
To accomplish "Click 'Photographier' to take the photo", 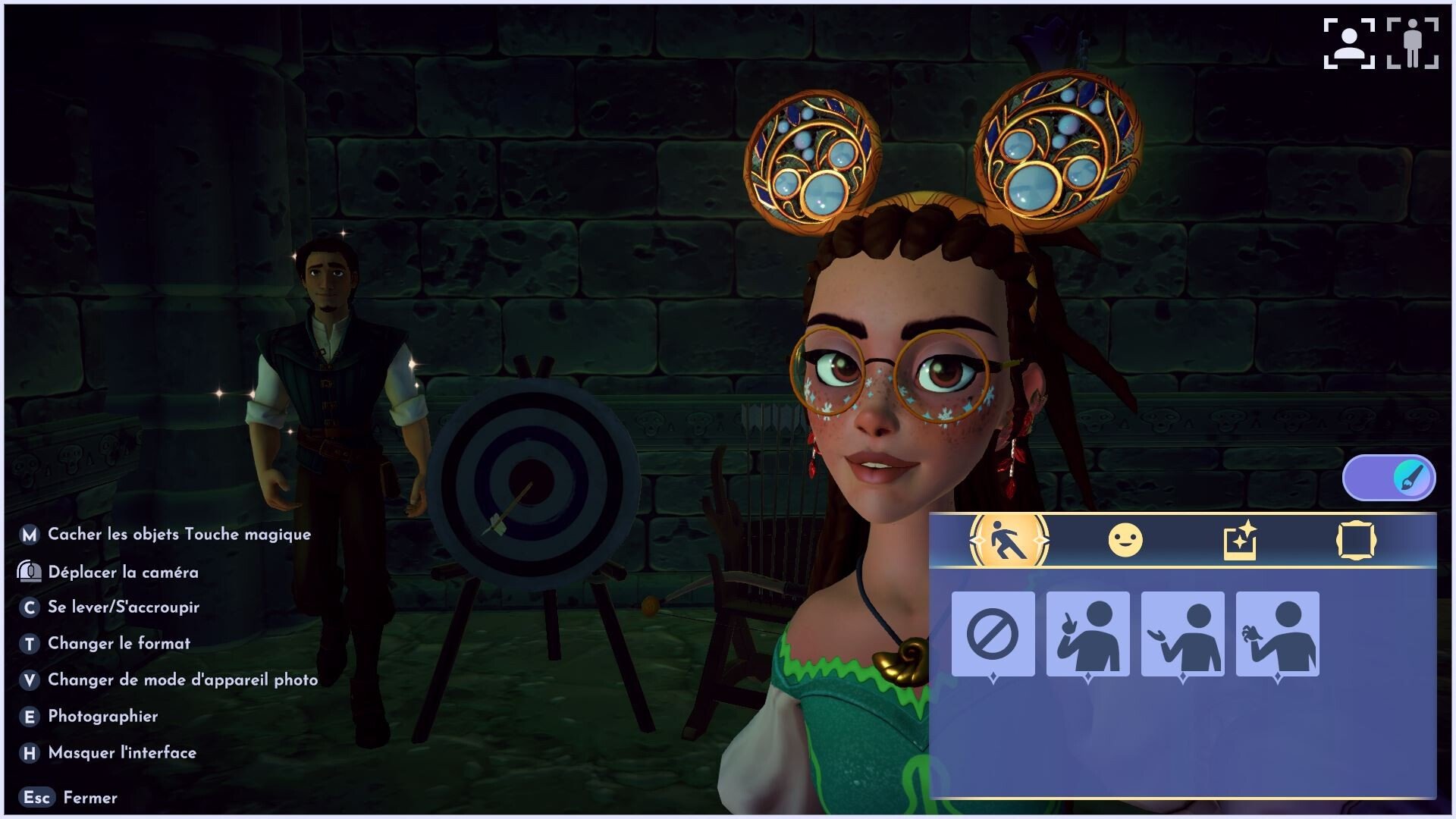I will coord(102,717).
